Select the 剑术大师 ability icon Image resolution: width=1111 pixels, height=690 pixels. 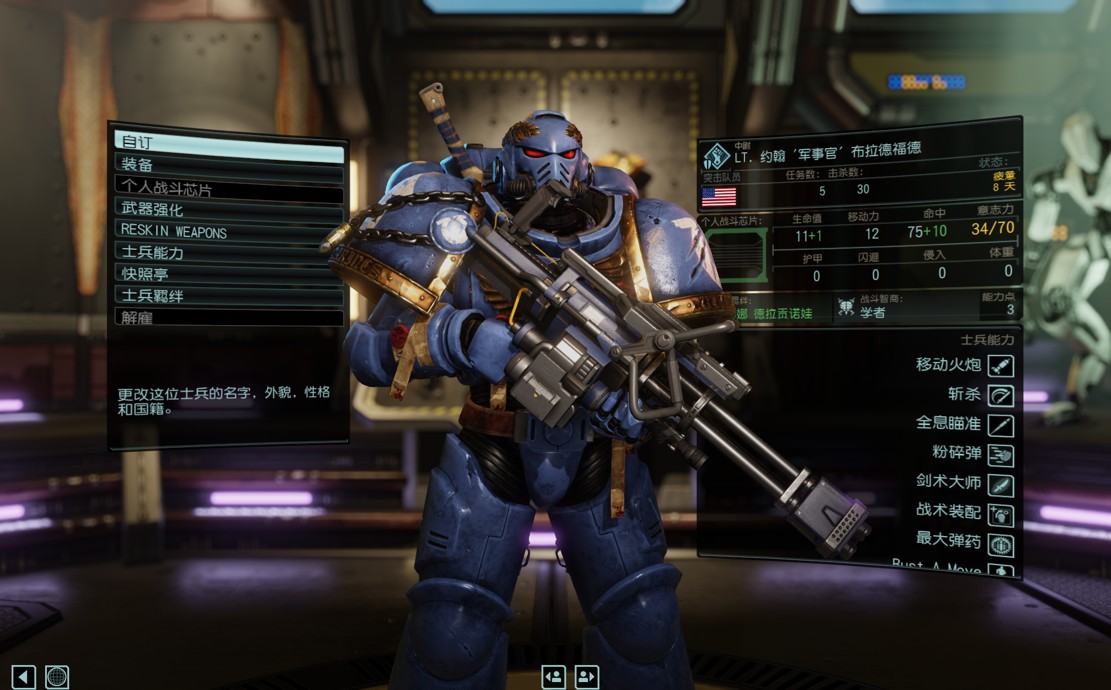coord(1000,486)
